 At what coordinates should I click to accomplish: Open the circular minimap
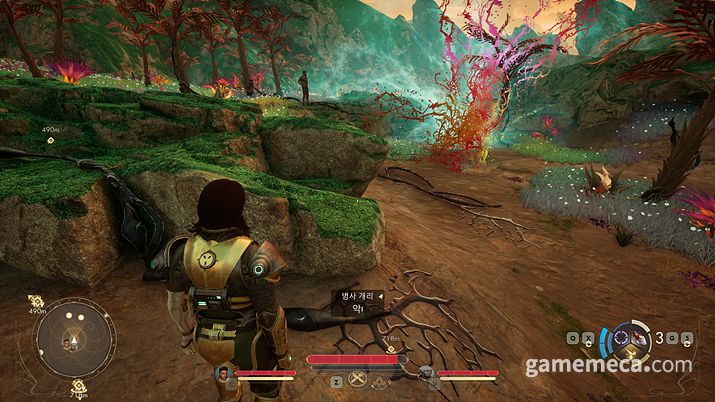click(x=74, y=339)
